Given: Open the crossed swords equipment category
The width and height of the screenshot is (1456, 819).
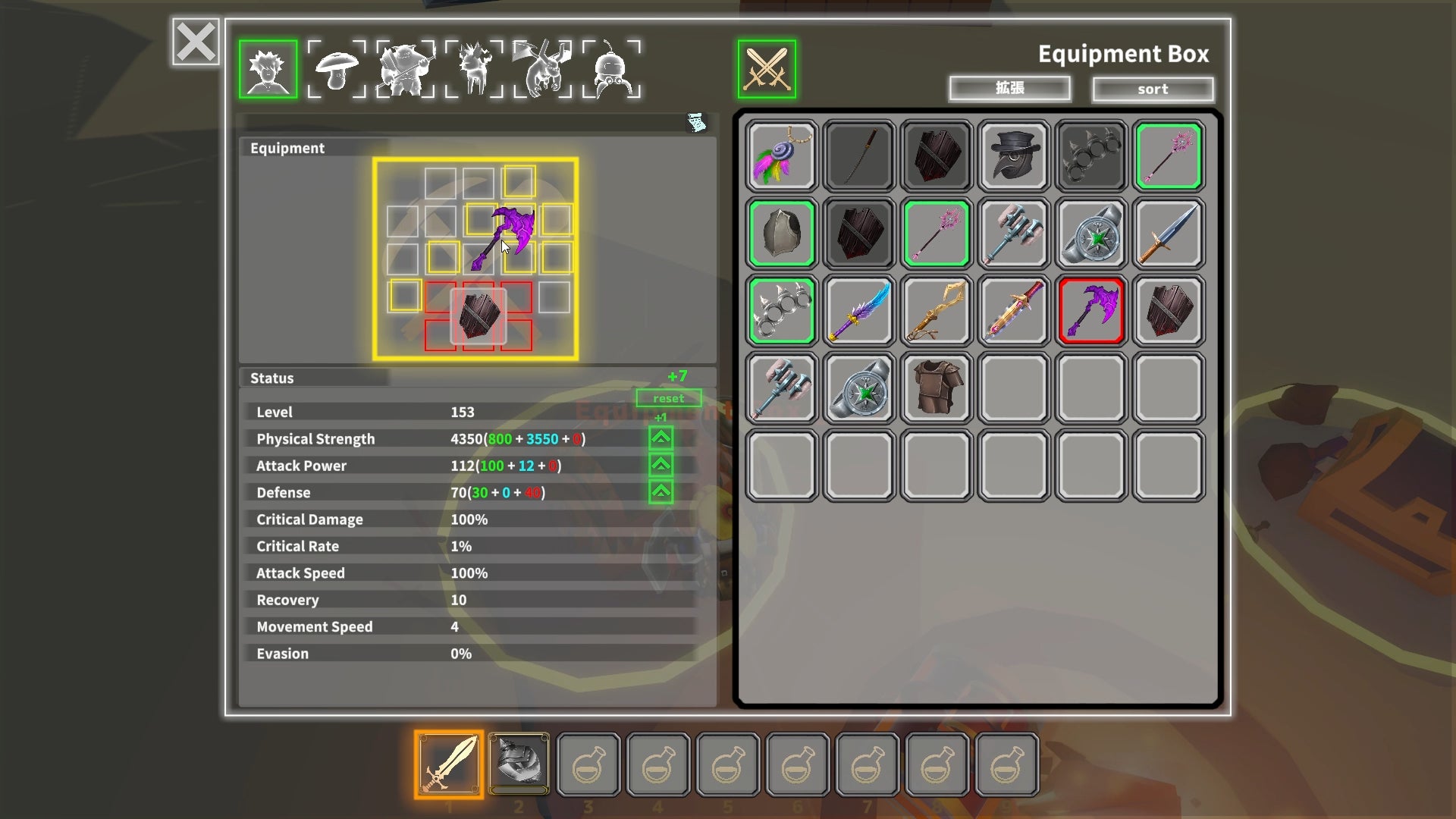Looking at the screenshot, I should coord(767,70).
